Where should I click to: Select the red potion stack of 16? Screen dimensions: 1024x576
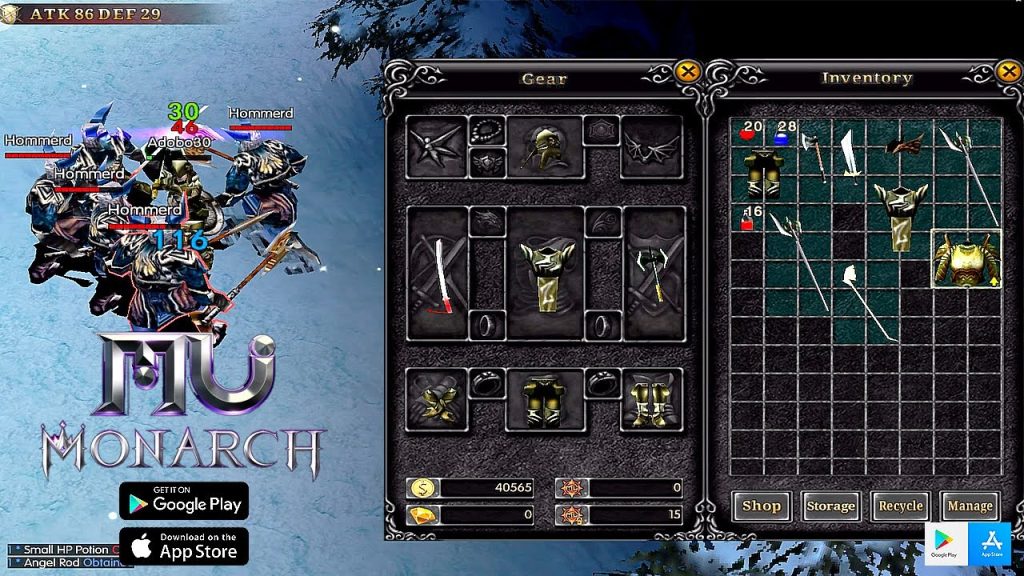click(x=748, y=218)
